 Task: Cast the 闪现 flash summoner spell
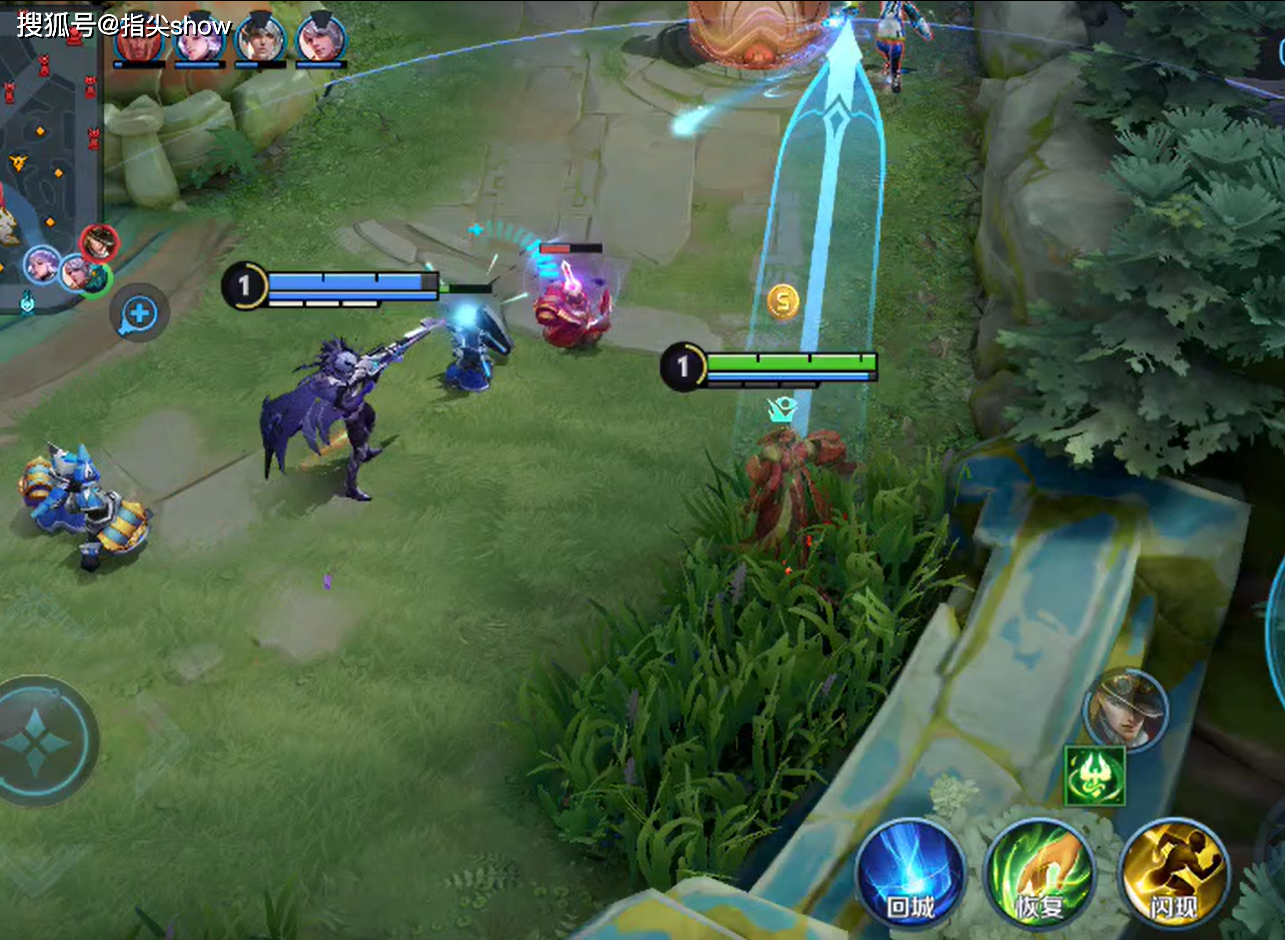1173,875
